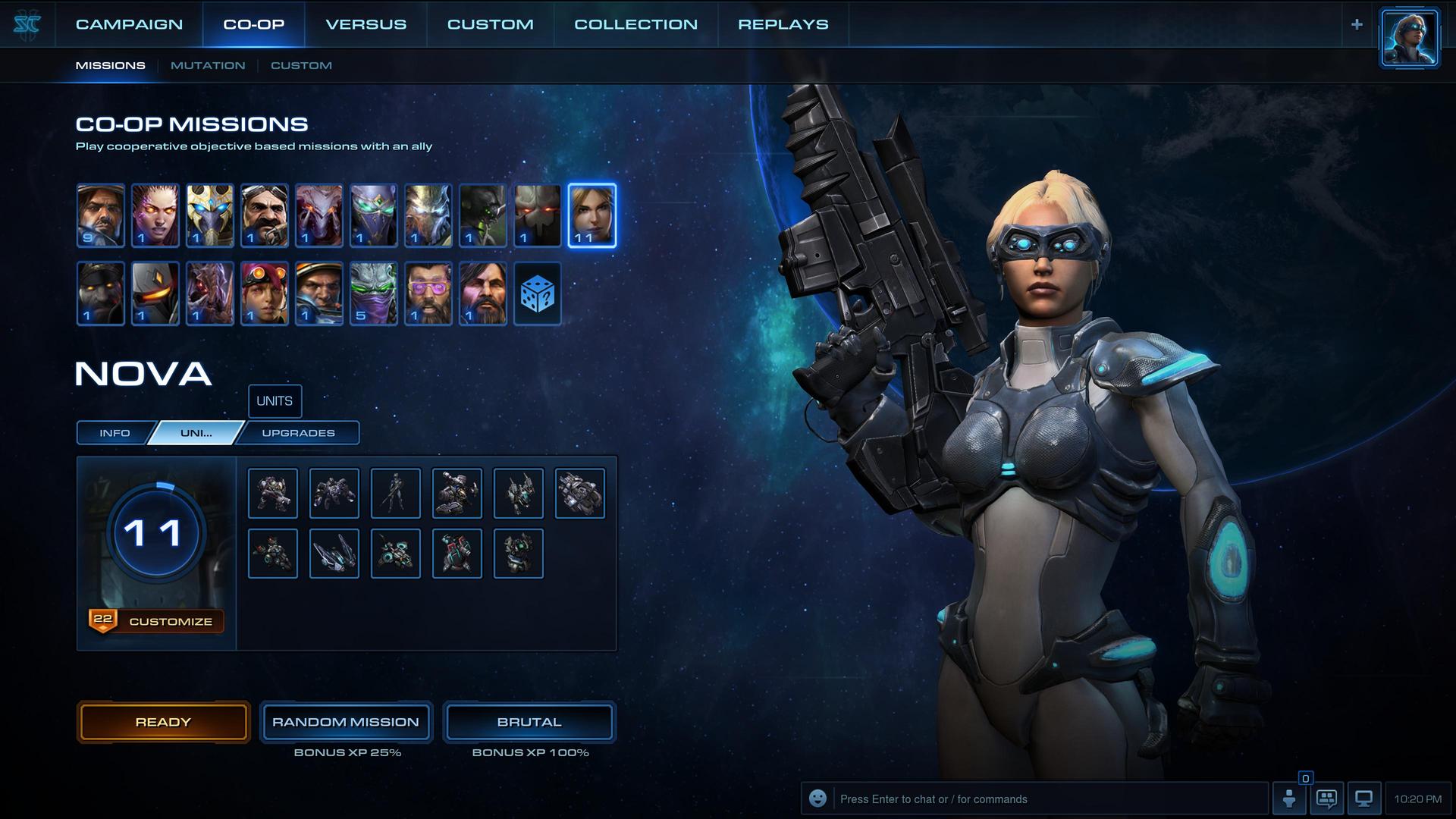This screenshot has height=819, width=1456.
Task: Show Nova's Info tab
Action: click(115, 433)
